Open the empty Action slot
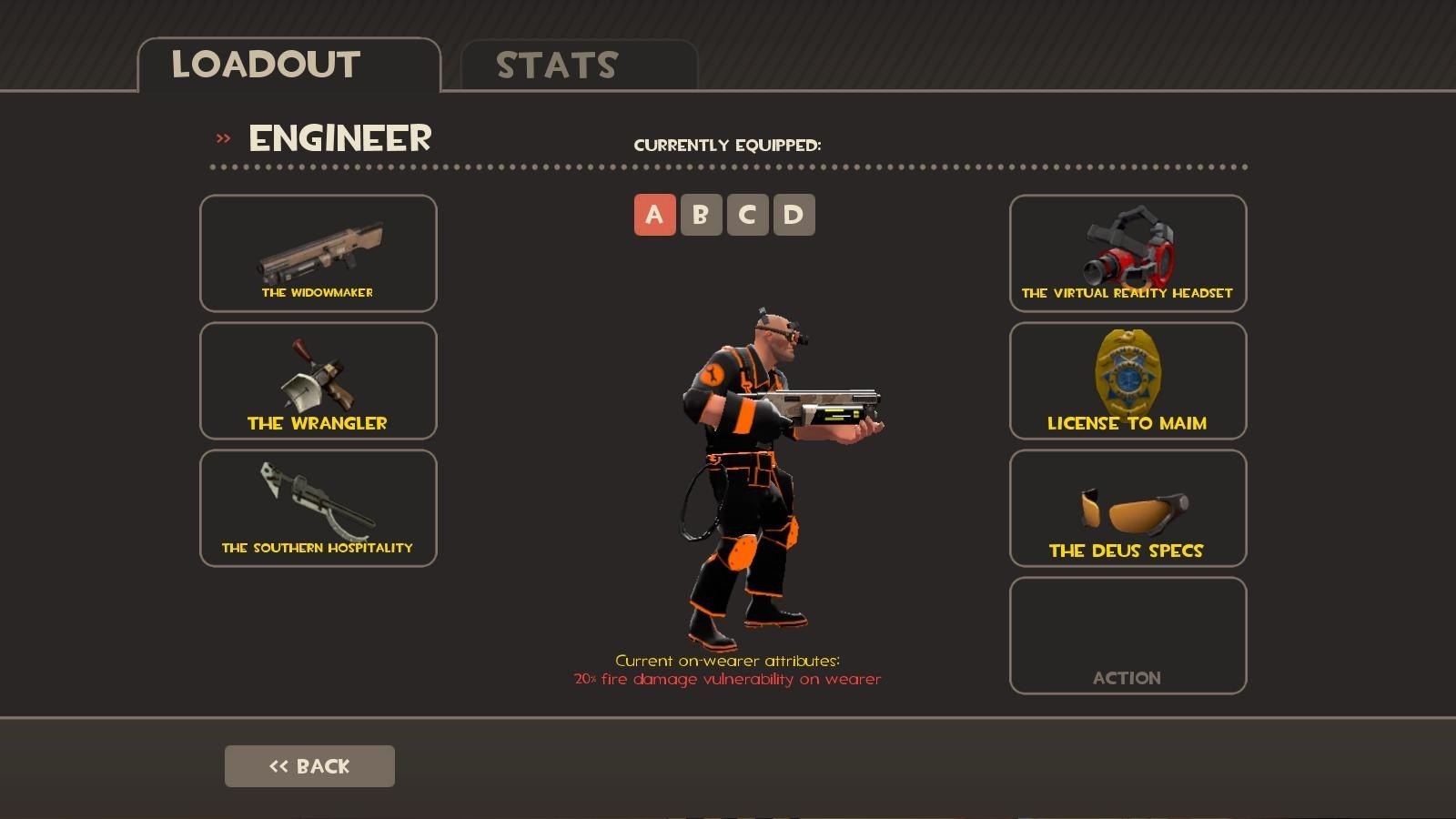Screen dimensions: 1456x819 pyautogui.click(x=1127, y=635)
